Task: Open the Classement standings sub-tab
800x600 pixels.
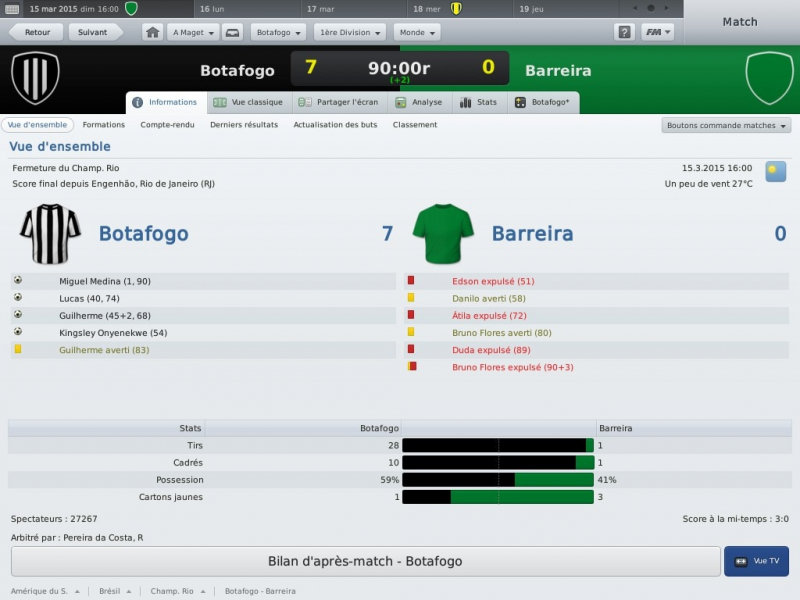Action: (415, 125)
